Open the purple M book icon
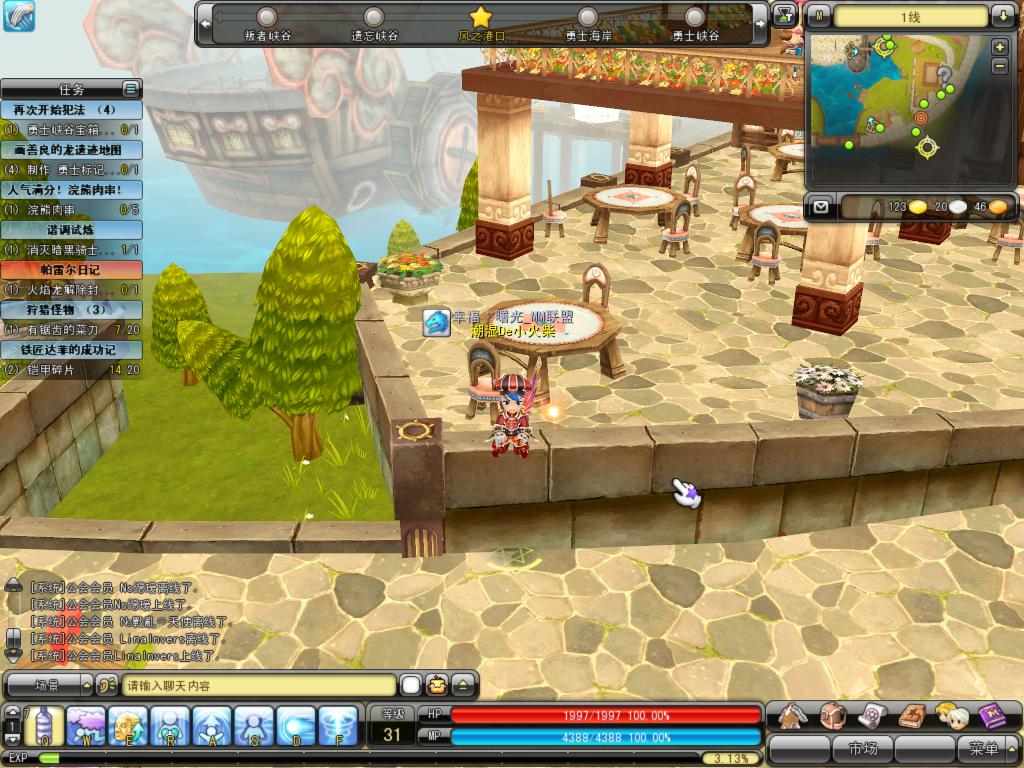1024x768 pixels. pos(993,716)
